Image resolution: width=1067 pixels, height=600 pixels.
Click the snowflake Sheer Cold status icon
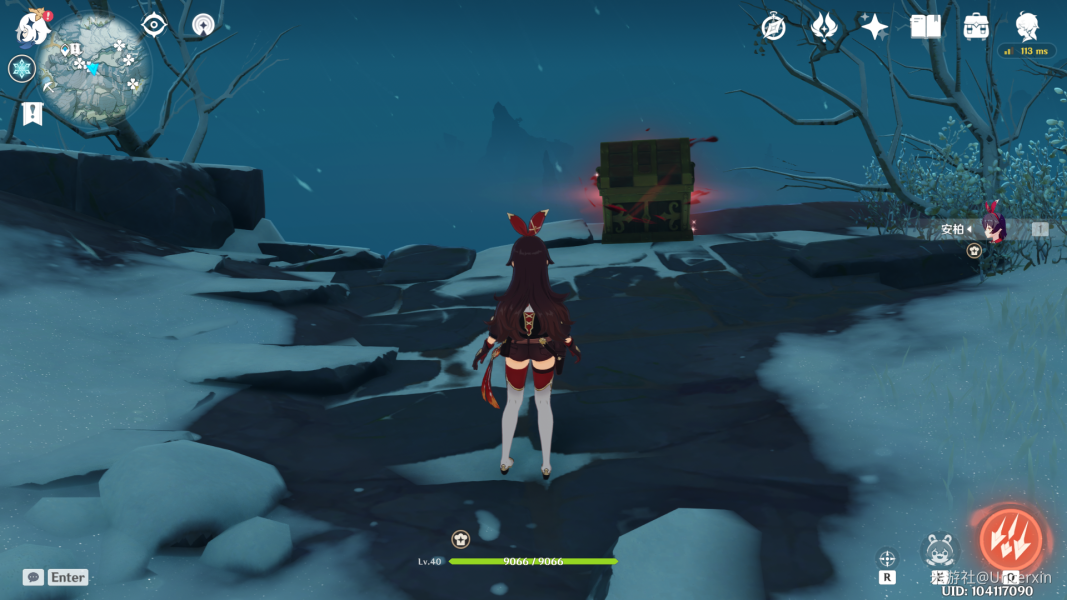point(22,69)
